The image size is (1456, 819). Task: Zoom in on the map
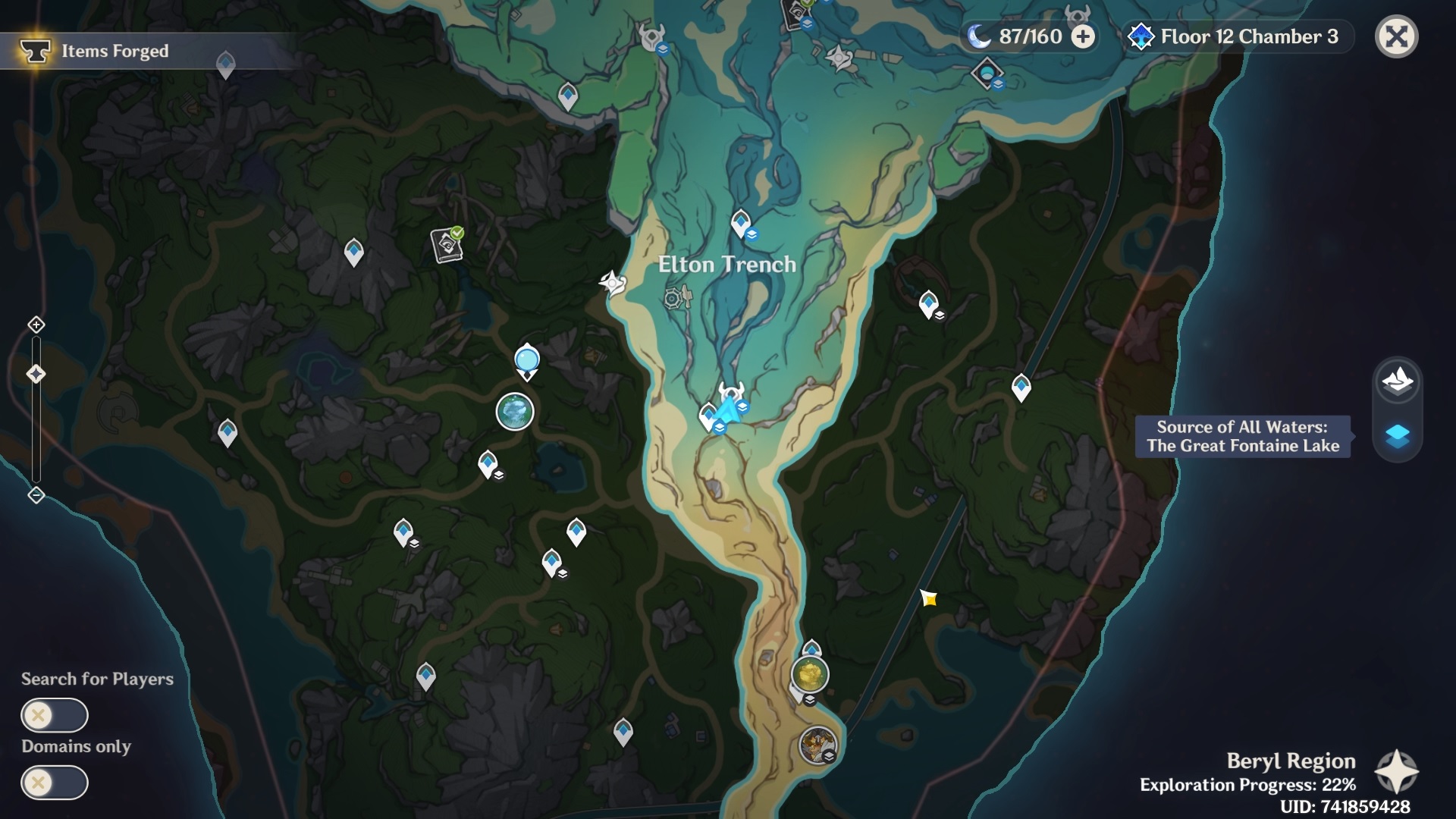coord(36,325)
